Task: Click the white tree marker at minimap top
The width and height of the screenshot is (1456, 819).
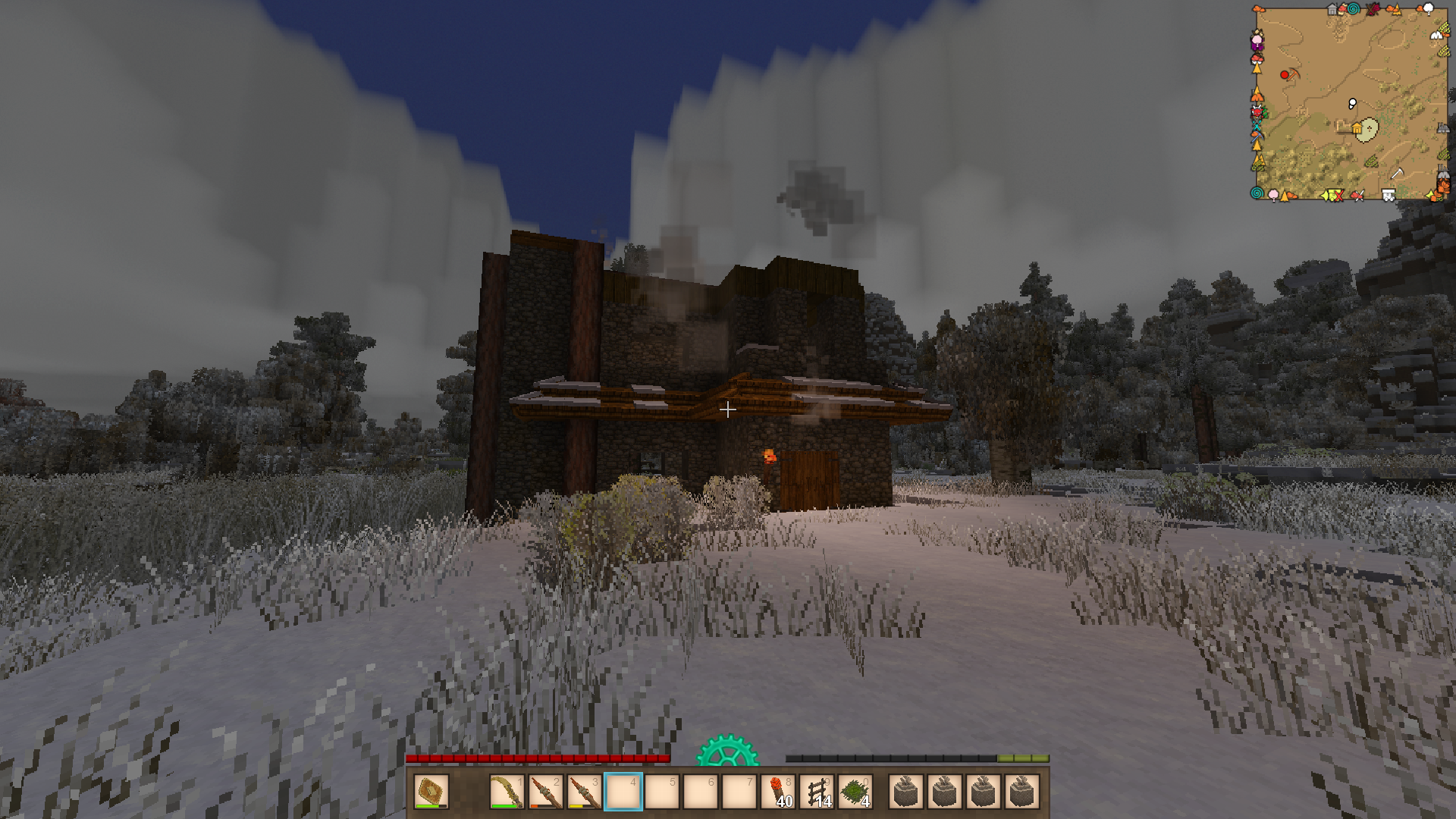Action: [x=1429, y=8]
